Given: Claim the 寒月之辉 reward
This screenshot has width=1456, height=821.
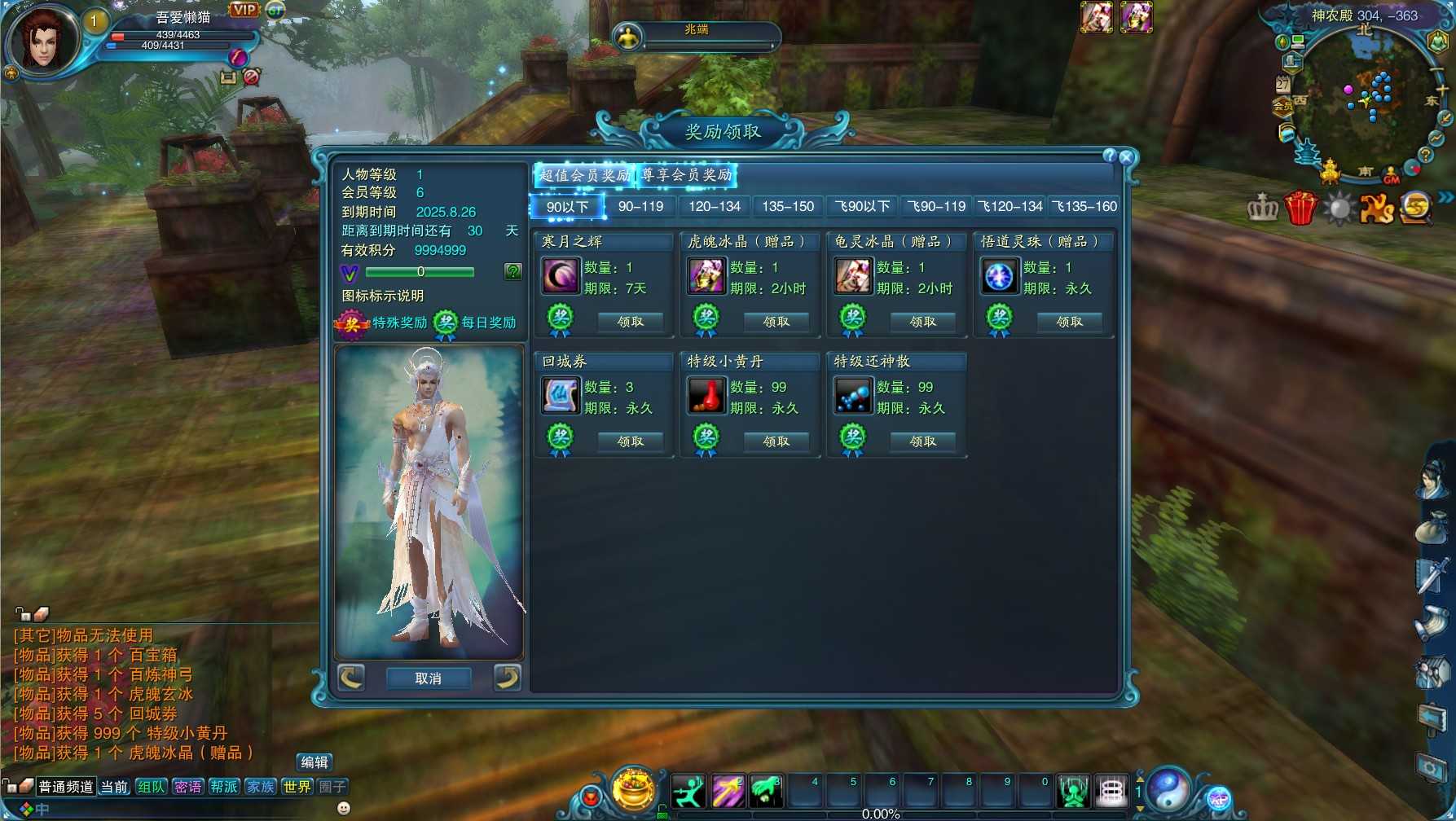Looking at the screenshot, I should point(630,322).
